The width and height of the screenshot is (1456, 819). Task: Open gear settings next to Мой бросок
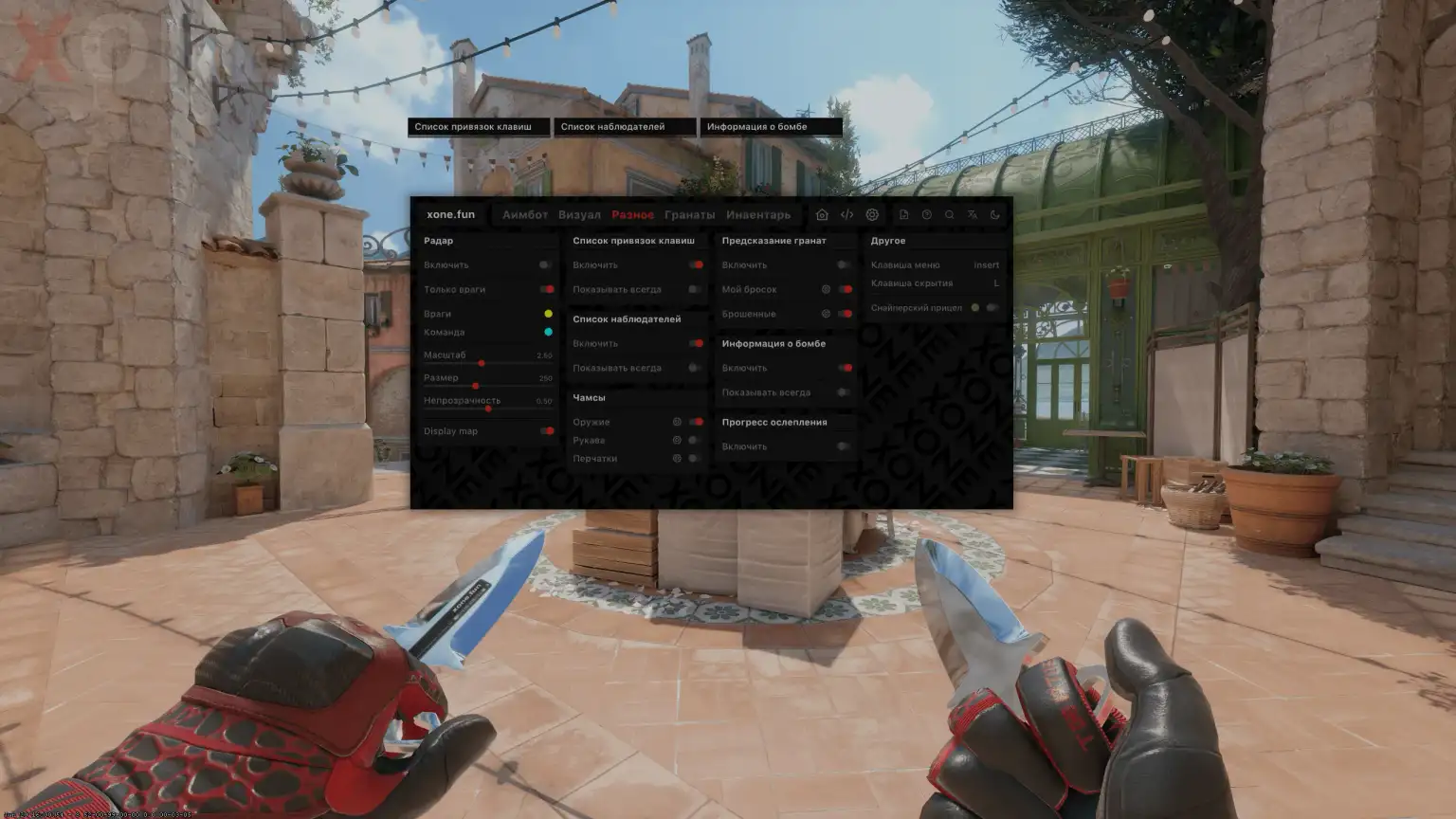click(824, 289)
